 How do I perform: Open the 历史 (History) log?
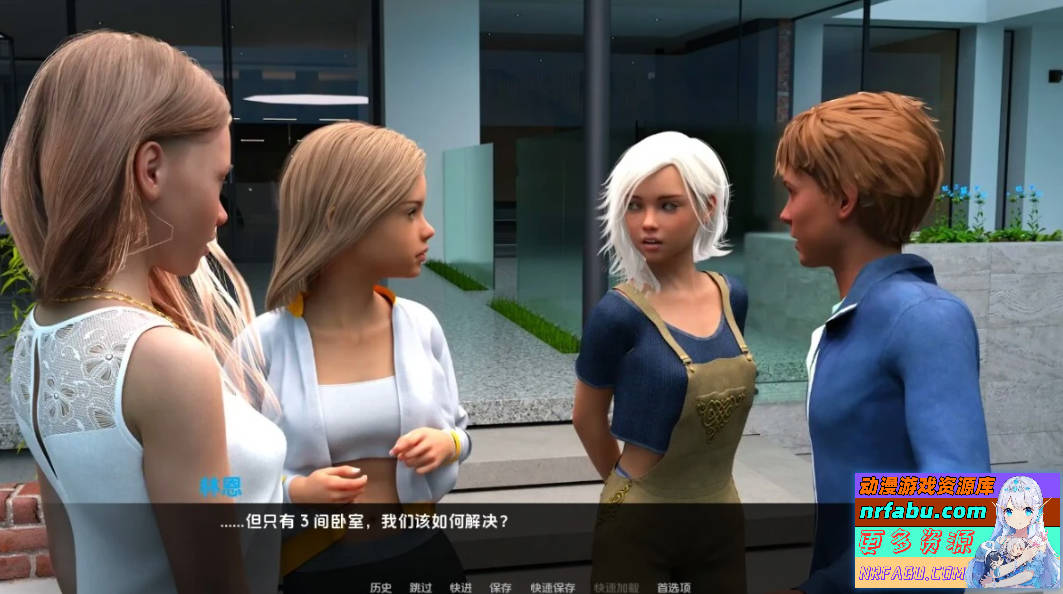(x=380, y=587)
